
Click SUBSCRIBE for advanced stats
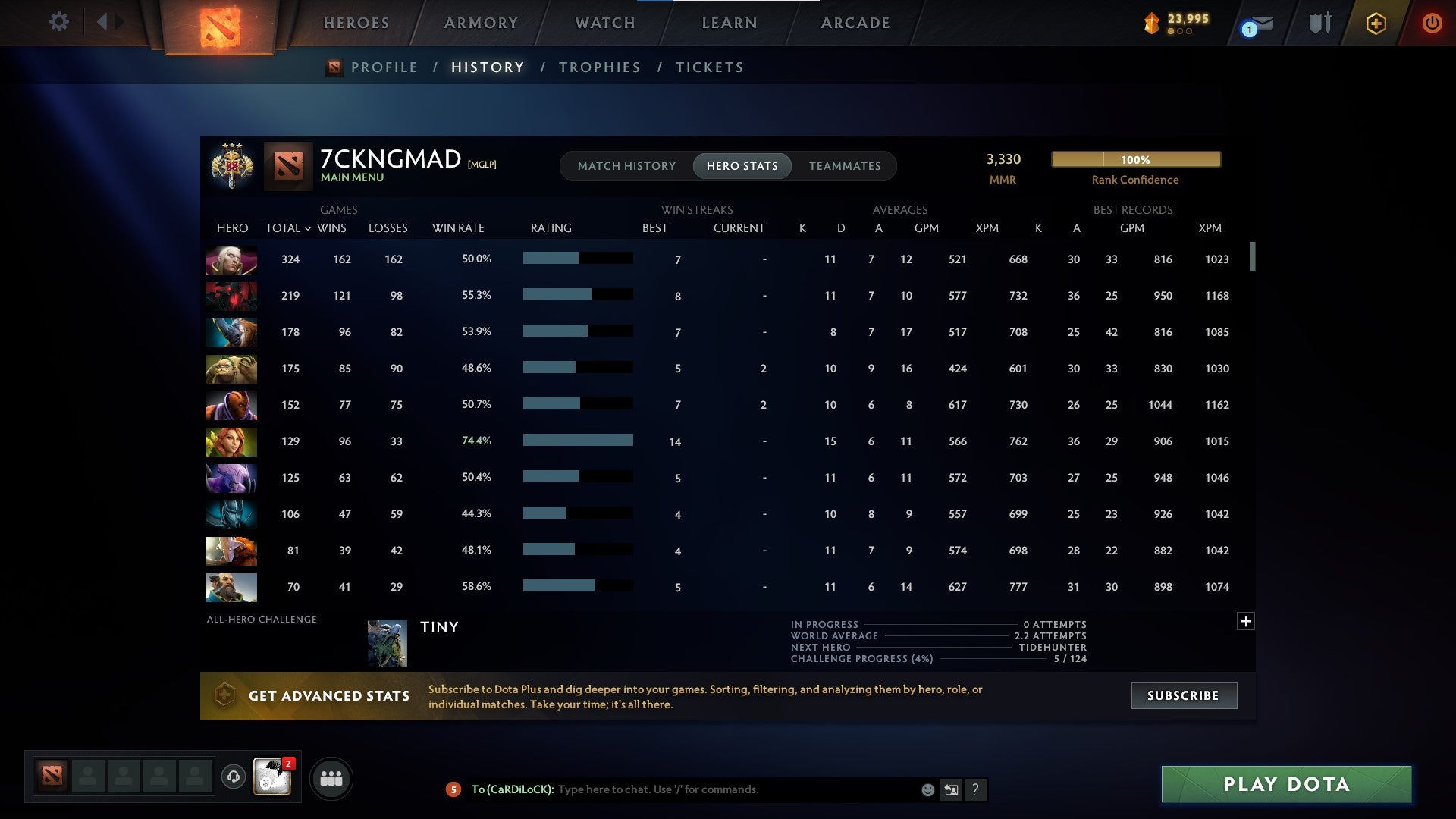[x=1183, y=695]
